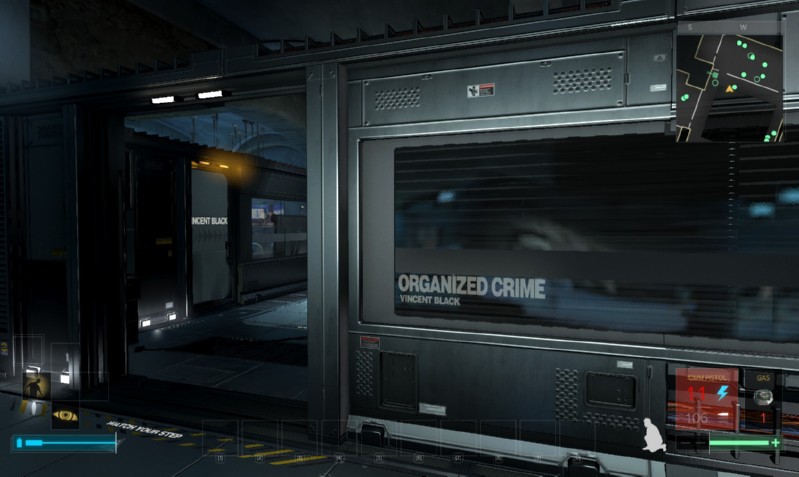Toggle the yellow eye vision augmentation

point(65,414)
